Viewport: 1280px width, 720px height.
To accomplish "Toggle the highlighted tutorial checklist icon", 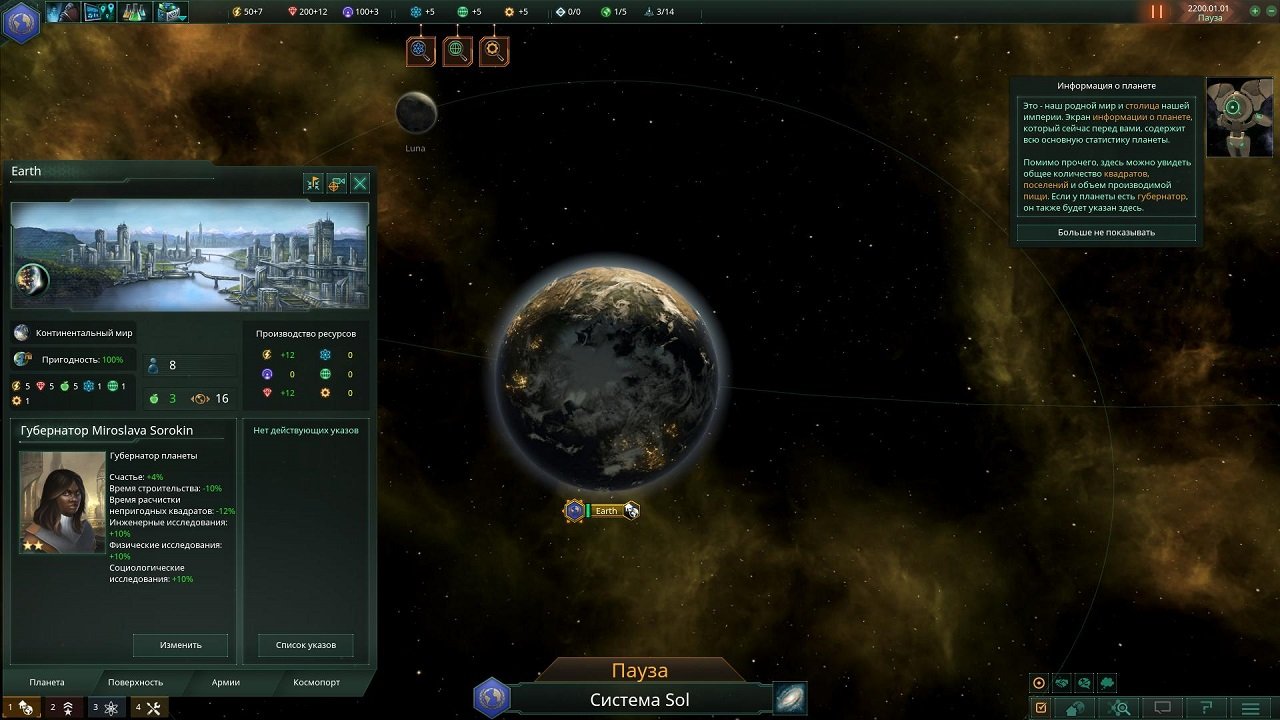I will click(x=1043, y=708).
